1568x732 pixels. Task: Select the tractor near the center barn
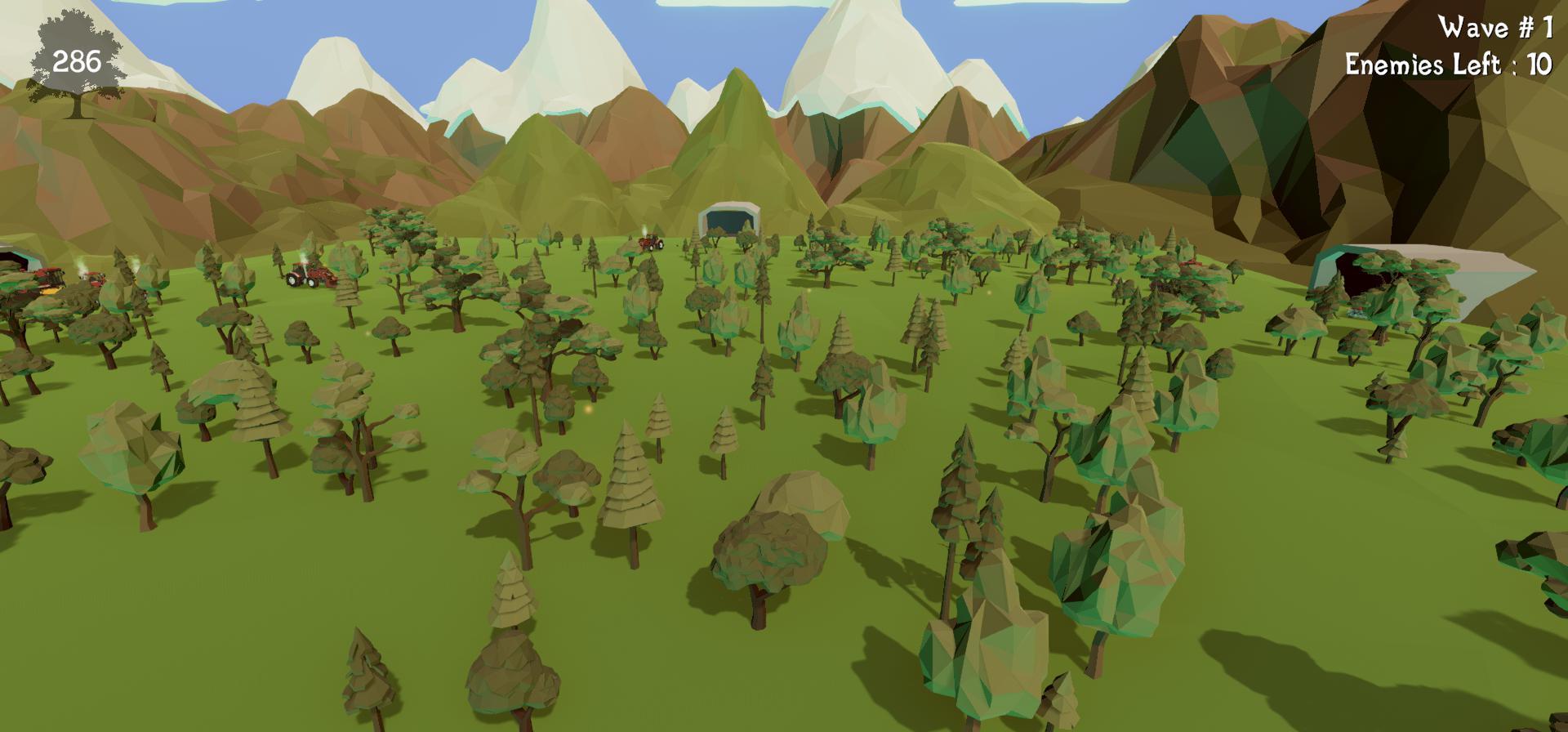tap(649, 243)
